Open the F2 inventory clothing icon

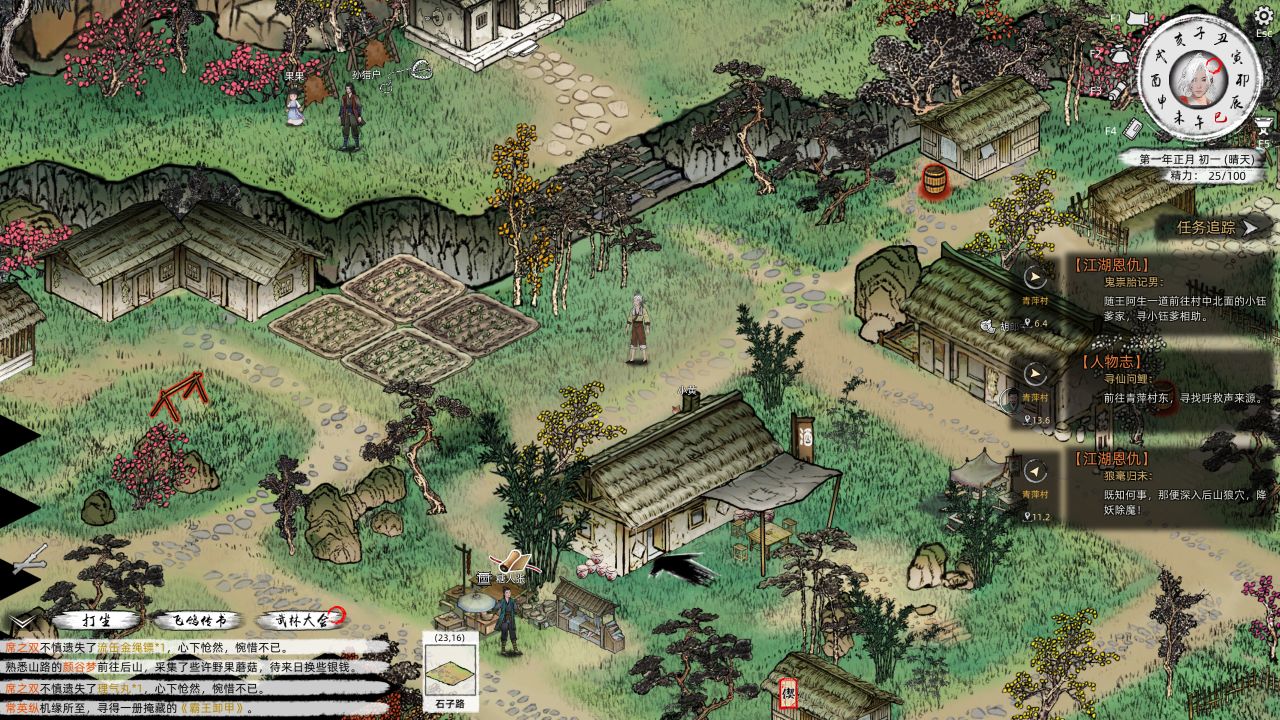(1120, 54)
